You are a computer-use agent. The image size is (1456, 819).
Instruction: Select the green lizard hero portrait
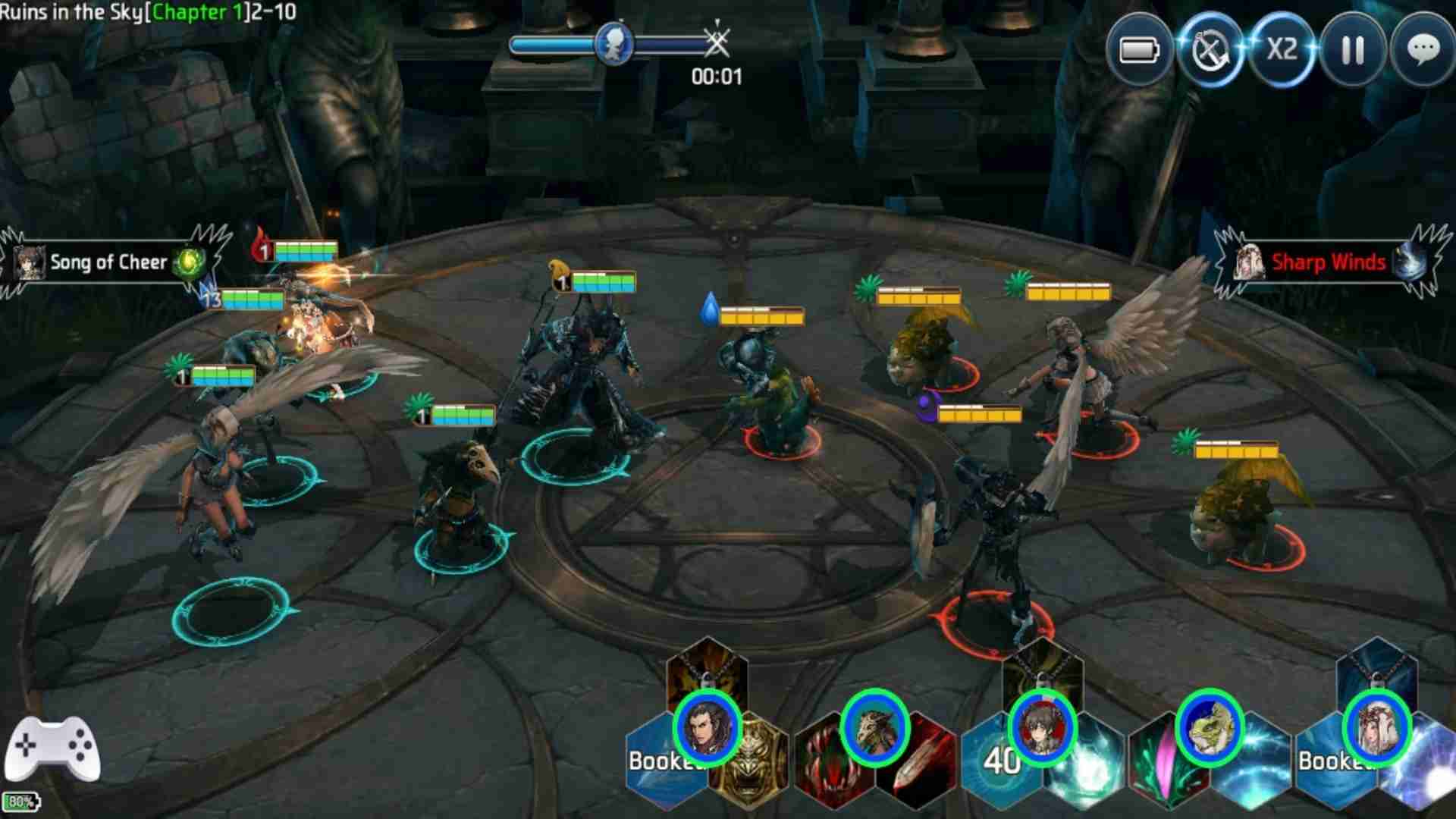(1209, 726)
